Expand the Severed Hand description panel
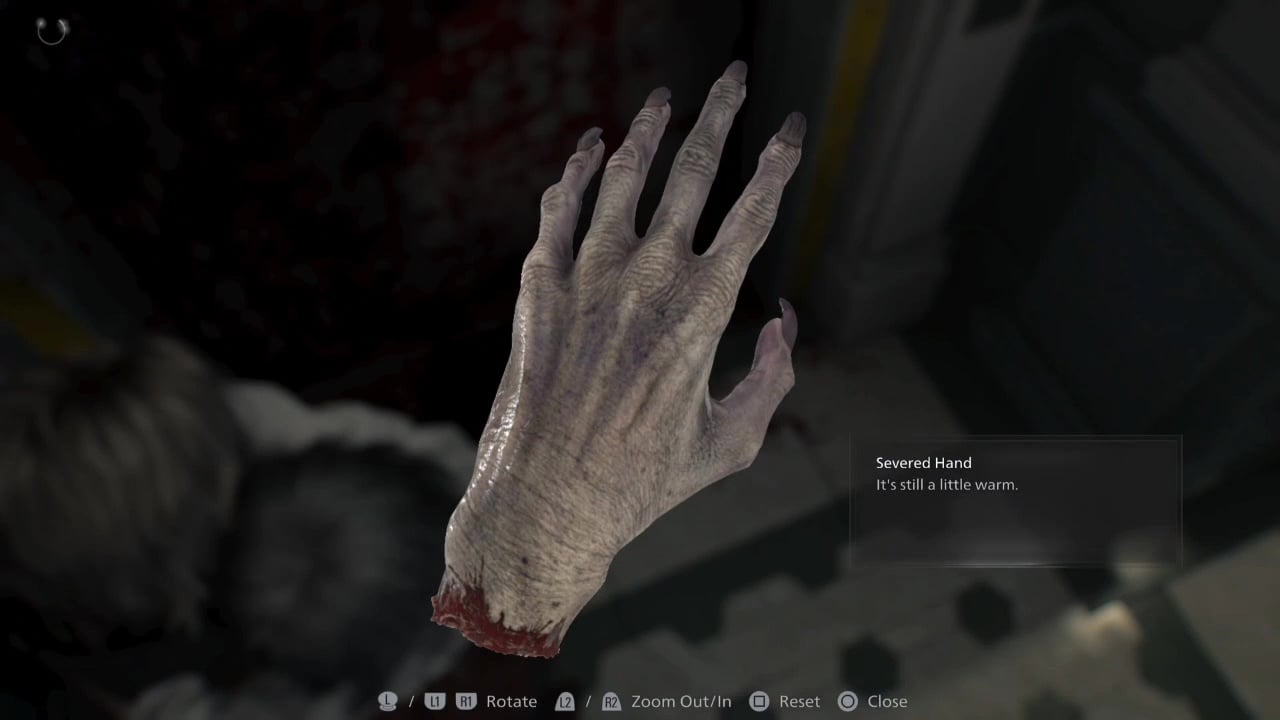Viewport: 1280px width, 720px height. [1015, 500]
